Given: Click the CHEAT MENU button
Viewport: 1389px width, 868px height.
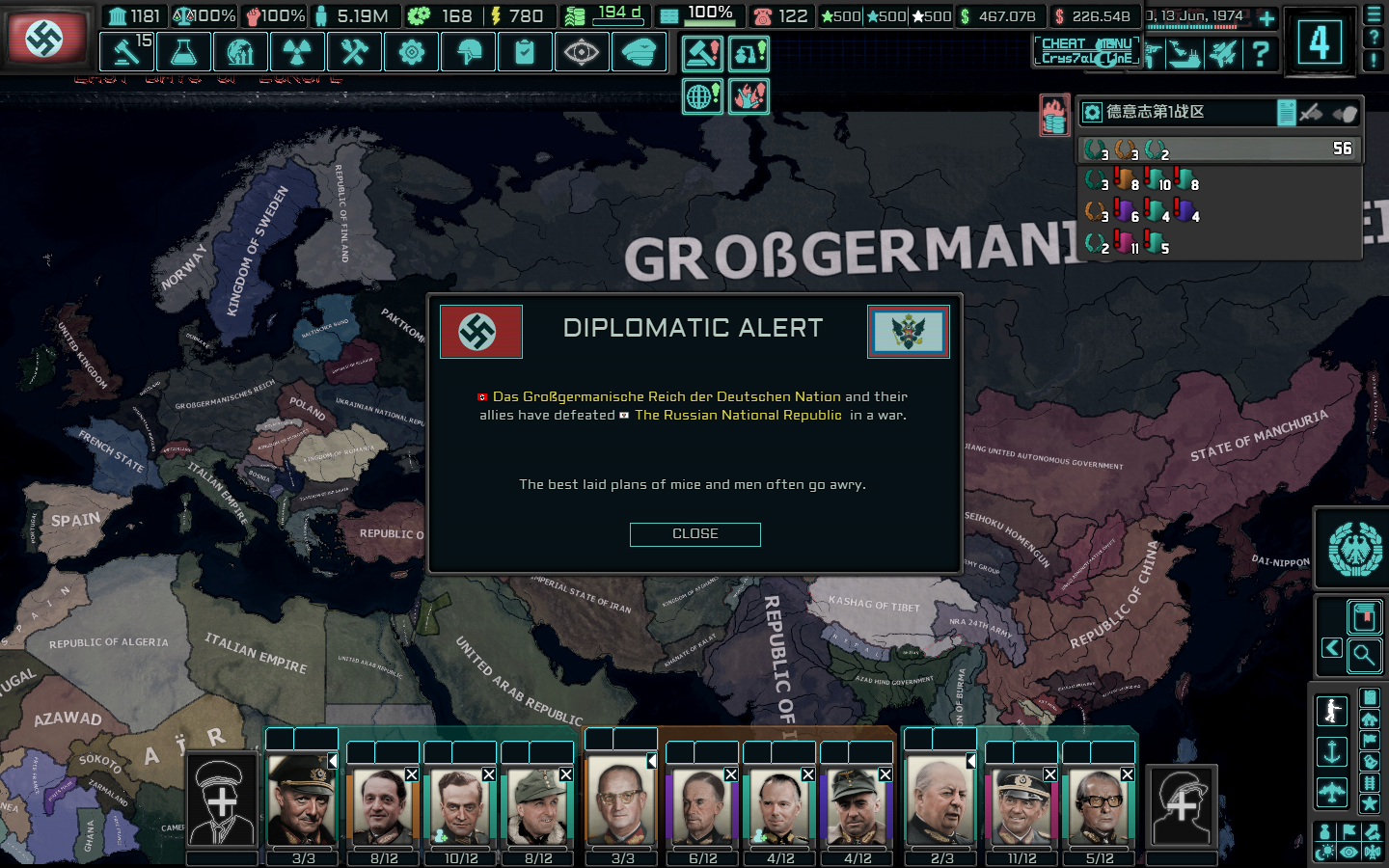Looking at the screenshot, I should click(1087, 51).
